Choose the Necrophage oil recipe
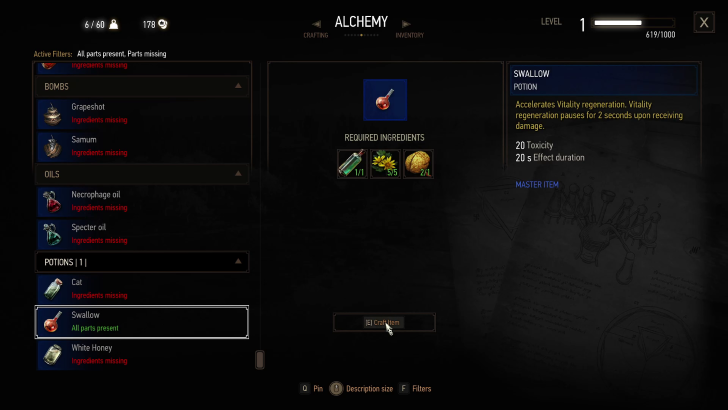The width and height of the screenshot is (728, 410). [x=141, y=200]
